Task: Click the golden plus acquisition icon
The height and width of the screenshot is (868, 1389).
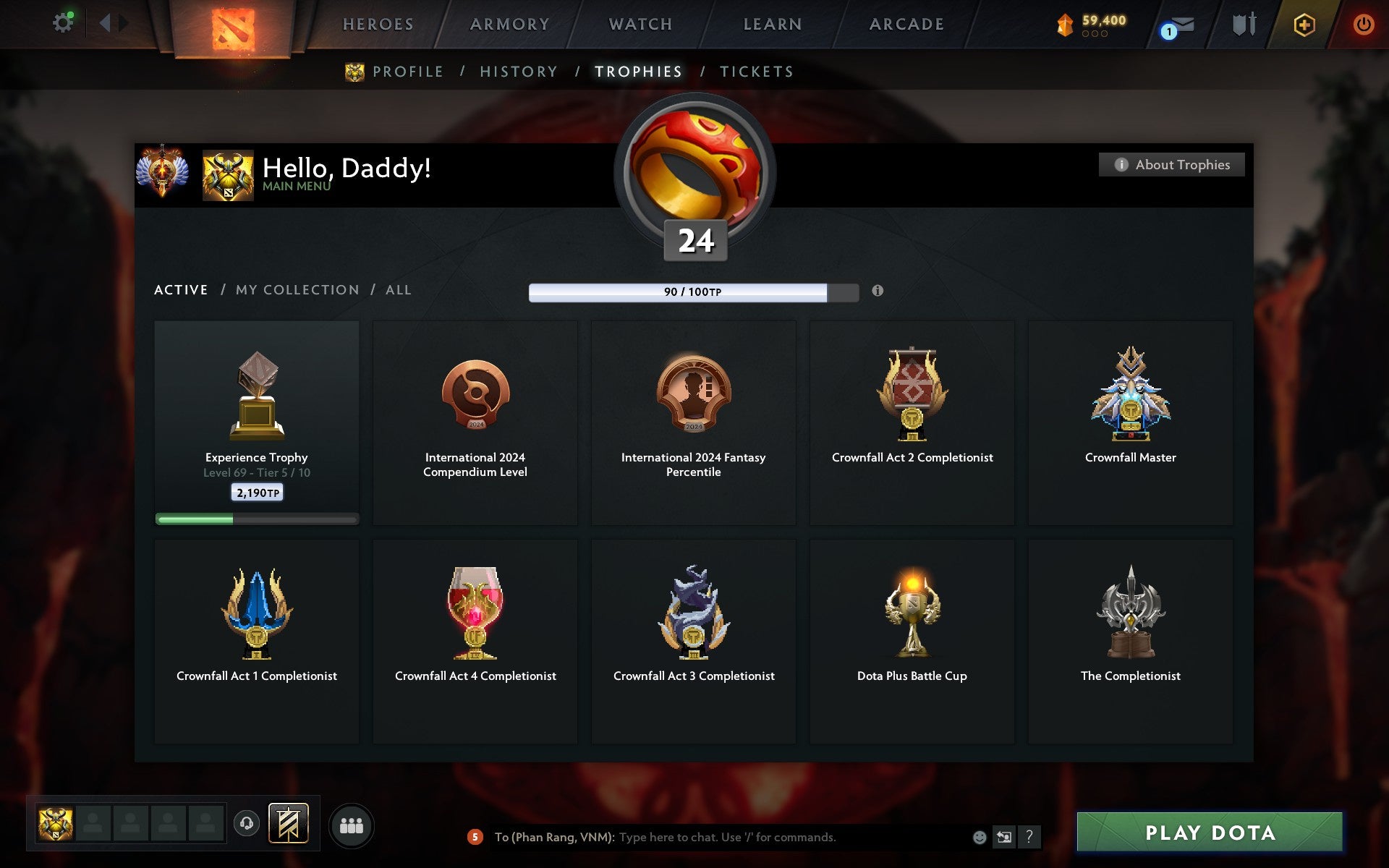Action: (1302, 23)
